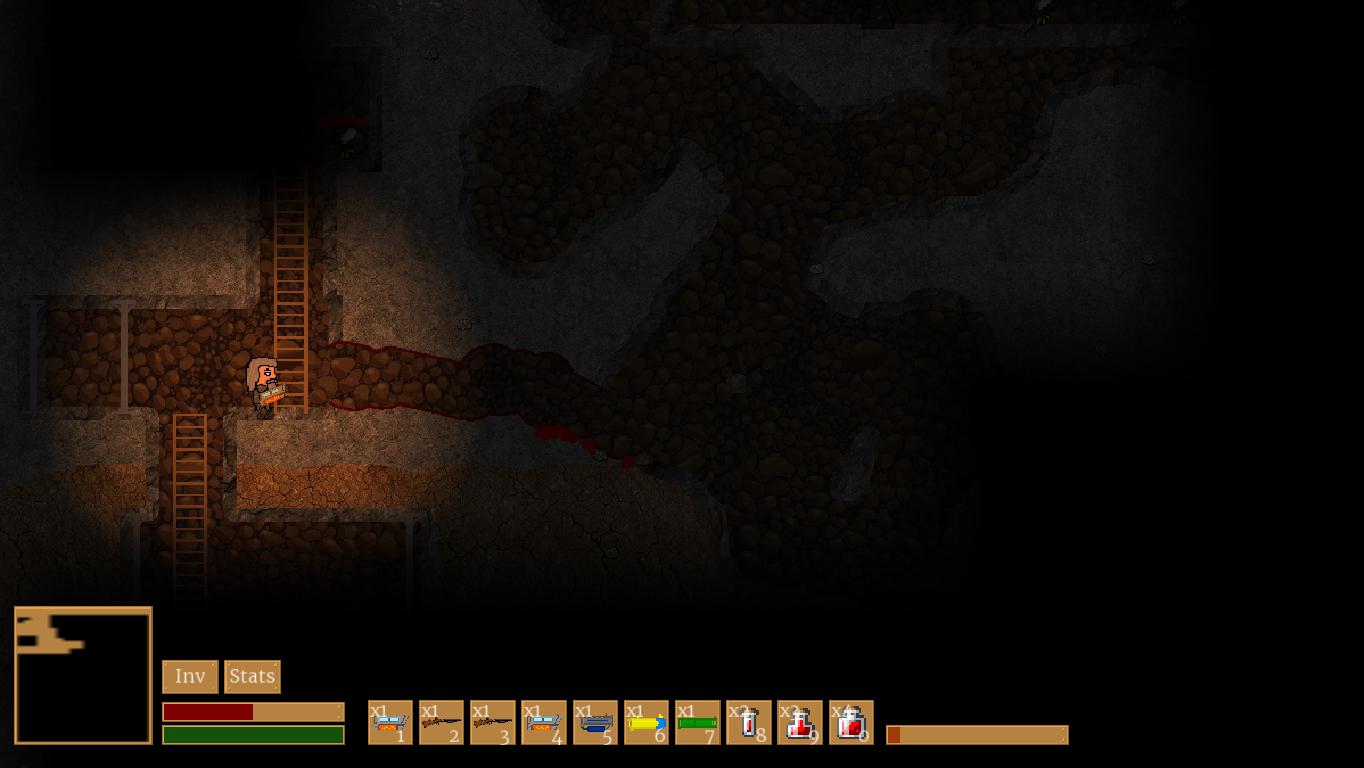Select the orange blaster in slot 1
Image resolution: width=1364 pixels, height=768 pixels.
coord(390,722)
